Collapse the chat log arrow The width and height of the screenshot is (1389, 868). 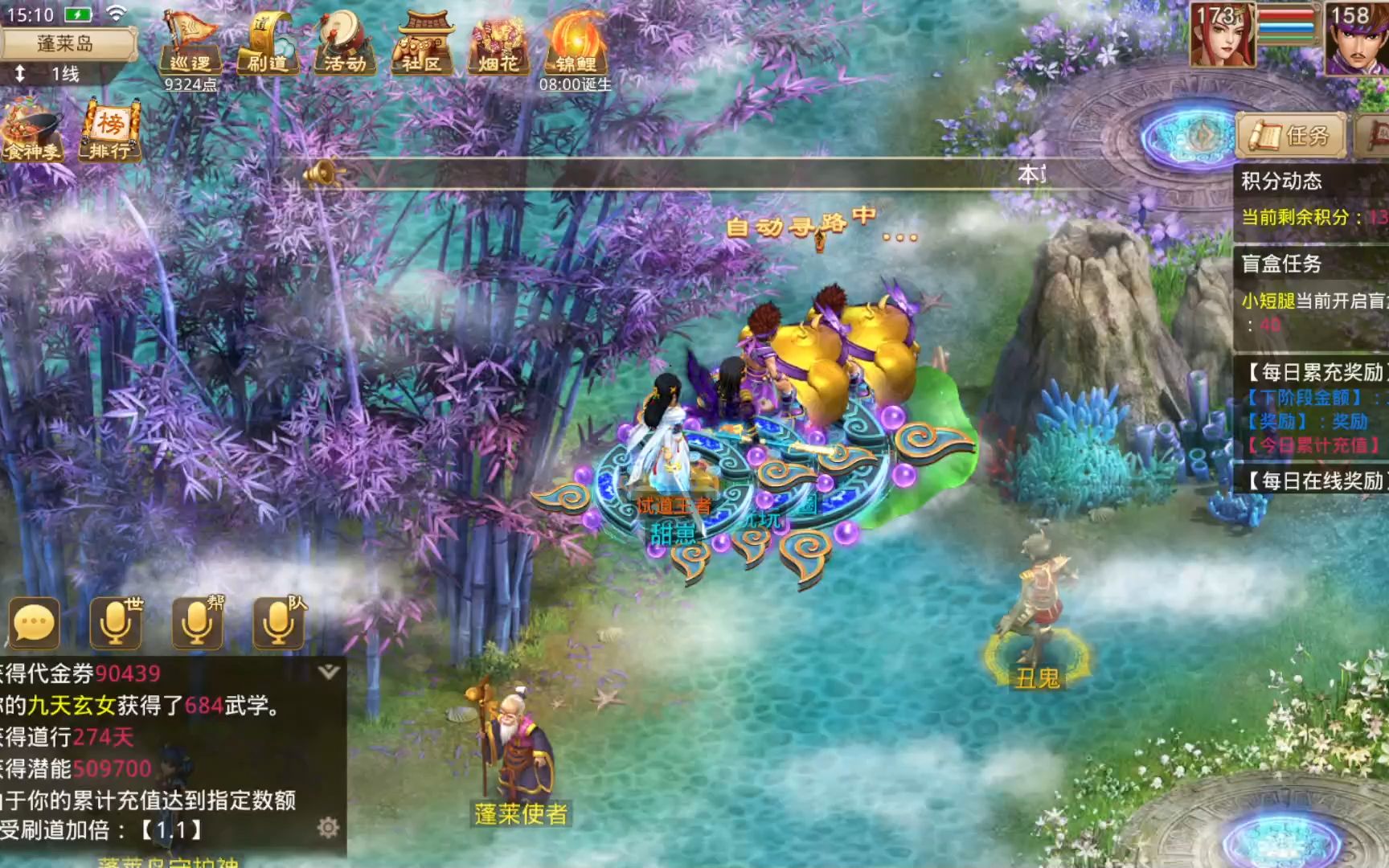[x=328, y=672]
